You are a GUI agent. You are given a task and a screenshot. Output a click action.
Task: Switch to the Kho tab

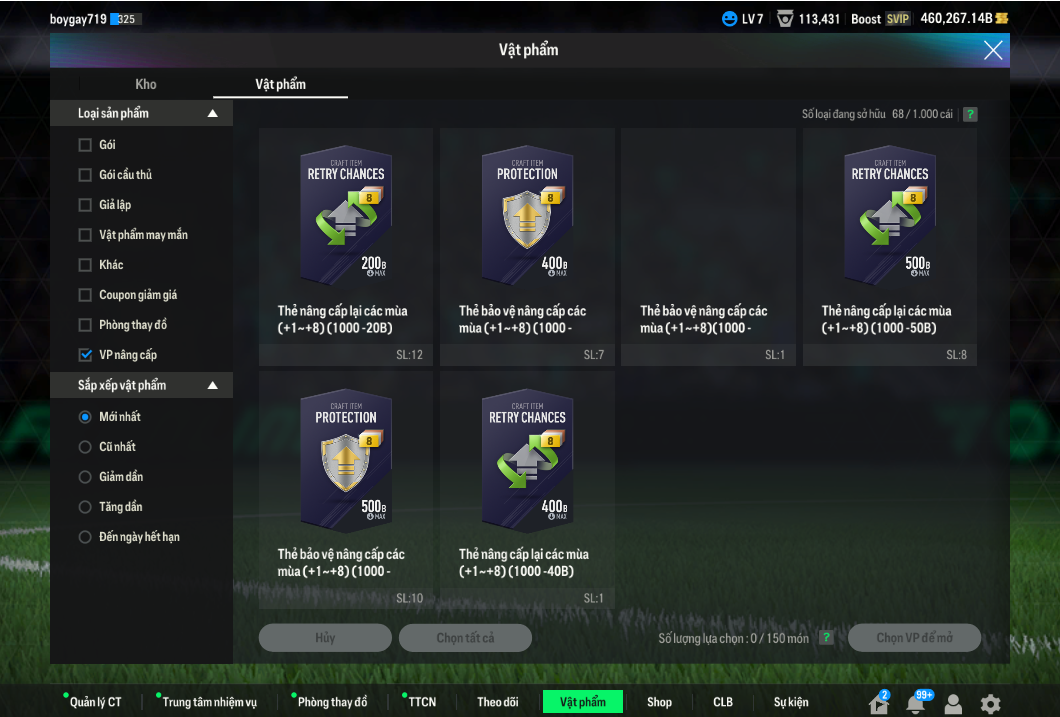tap(146, 84)
